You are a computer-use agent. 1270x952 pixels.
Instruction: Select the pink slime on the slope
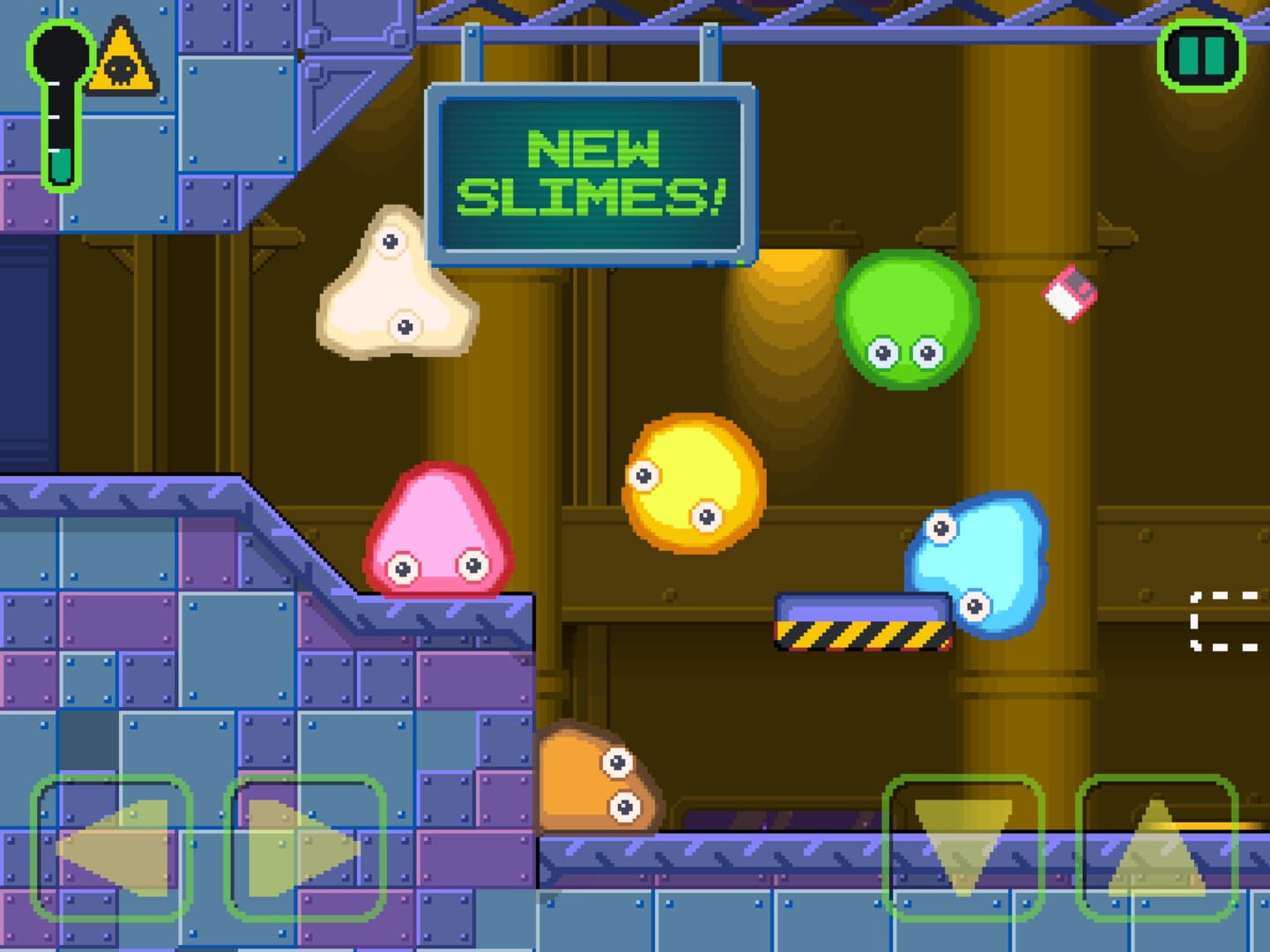click(x=437, y=533)
